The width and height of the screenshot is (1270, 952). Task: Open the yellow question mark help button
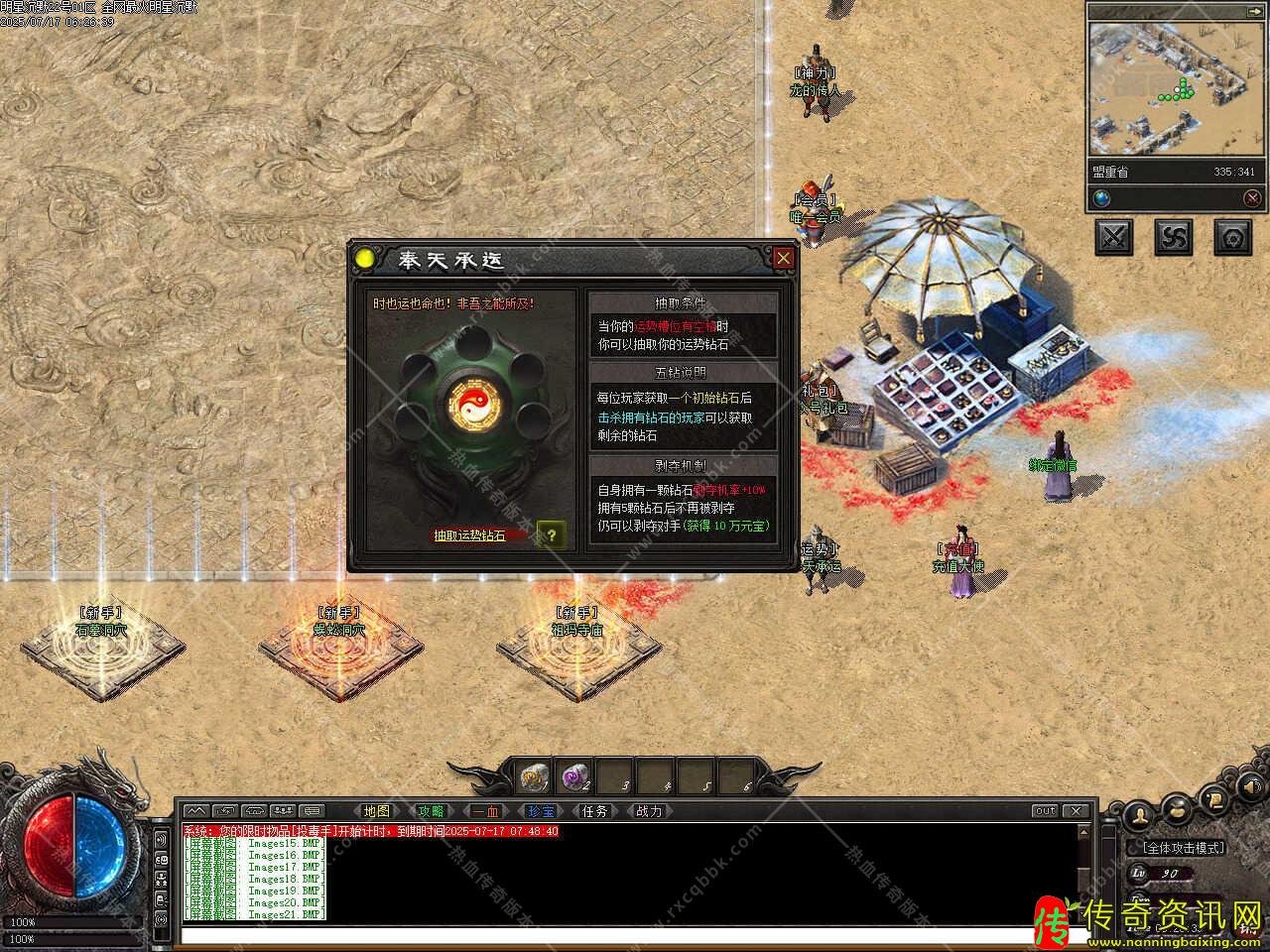tap(552, 535)
